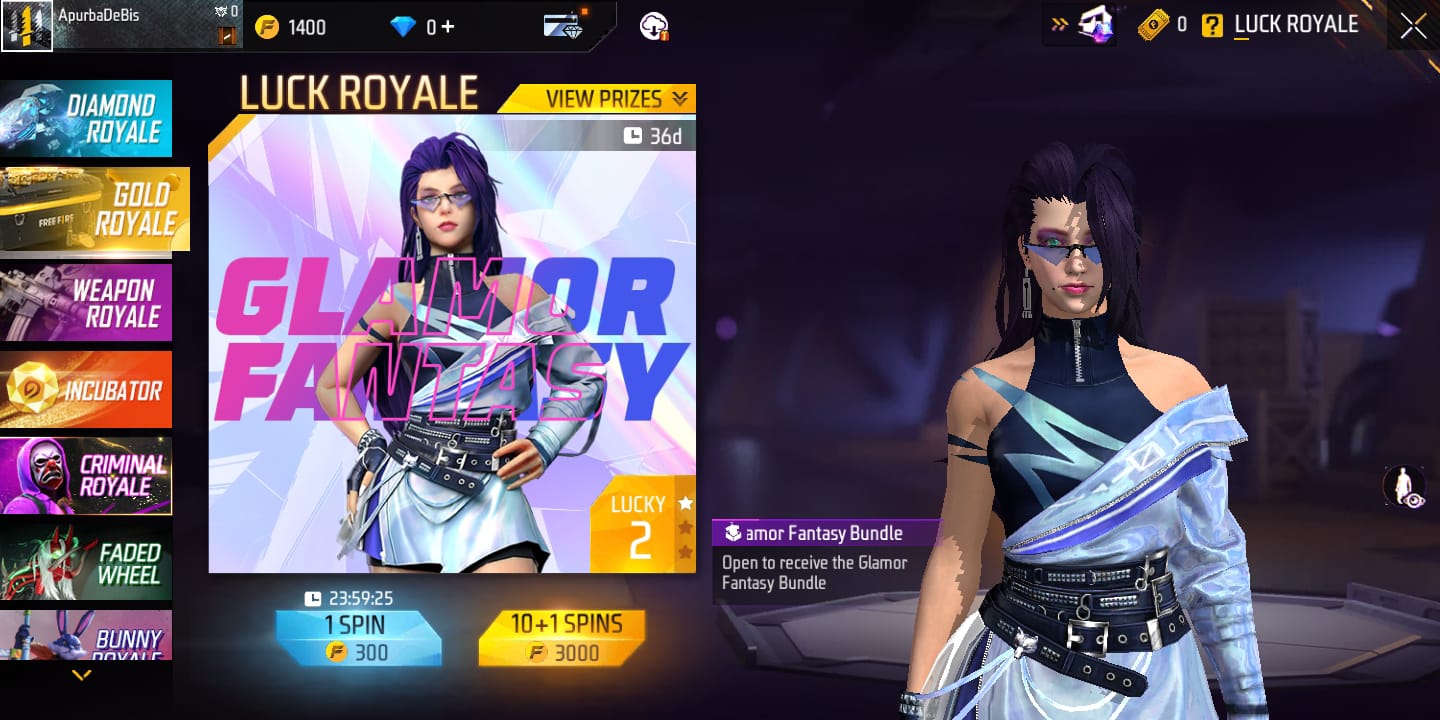The image size is (1440, 720).
Task: Switch to the Diamond Royale tab
Action: click(87, 119)
